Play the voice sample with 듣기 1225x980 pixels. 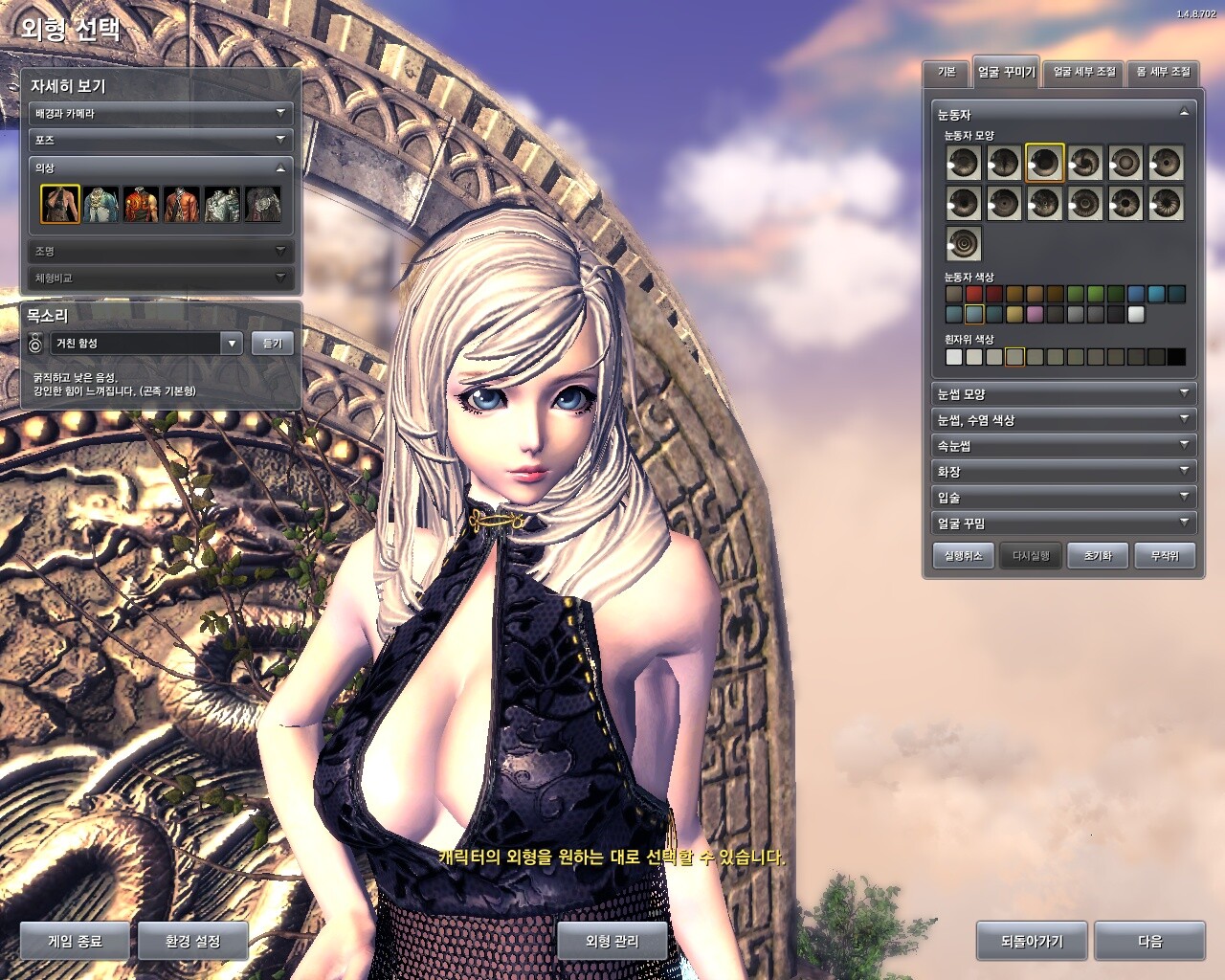click(273, 344)
